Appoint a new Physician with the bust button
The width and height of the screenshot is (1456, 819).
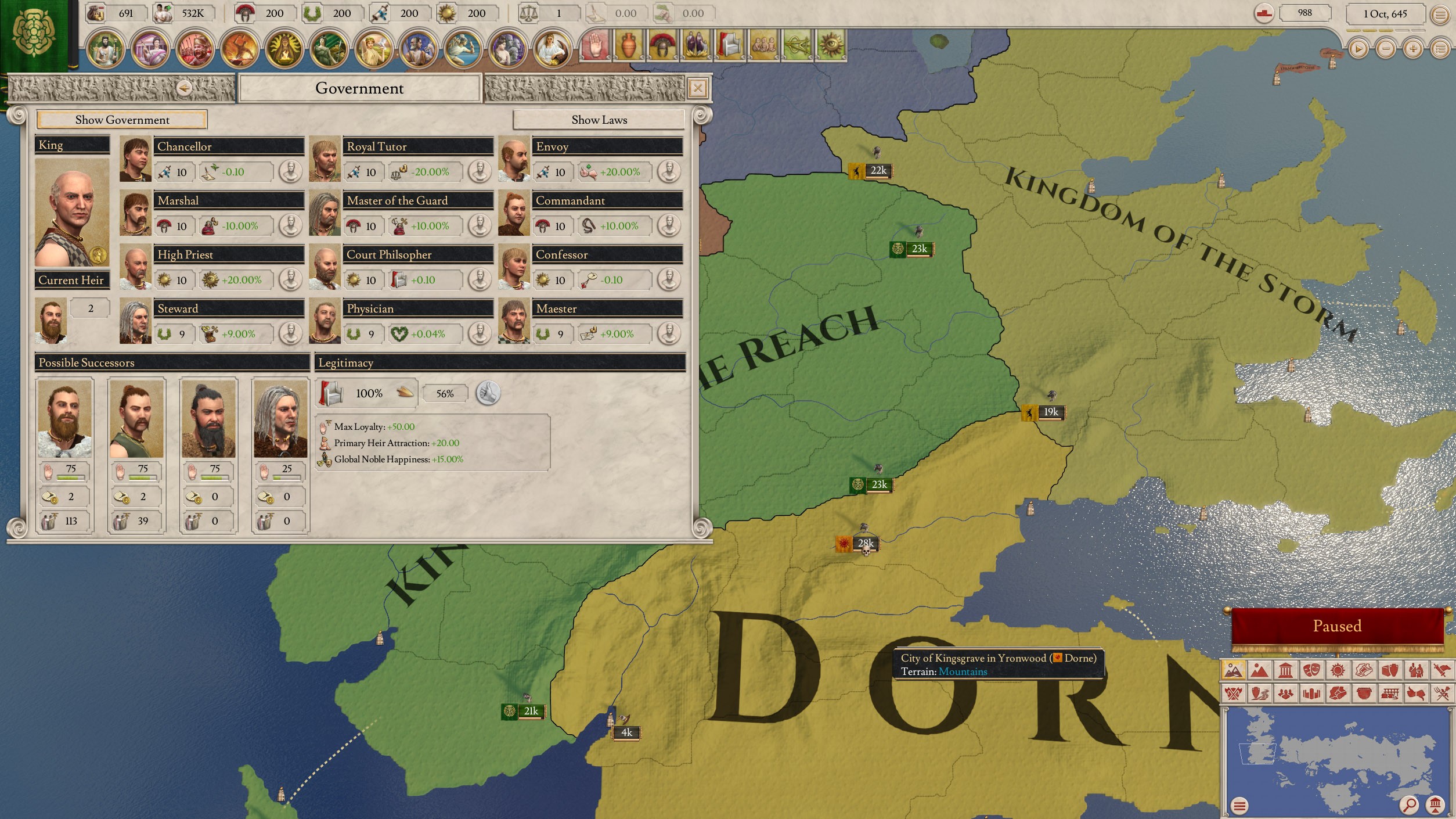[480, 334]
